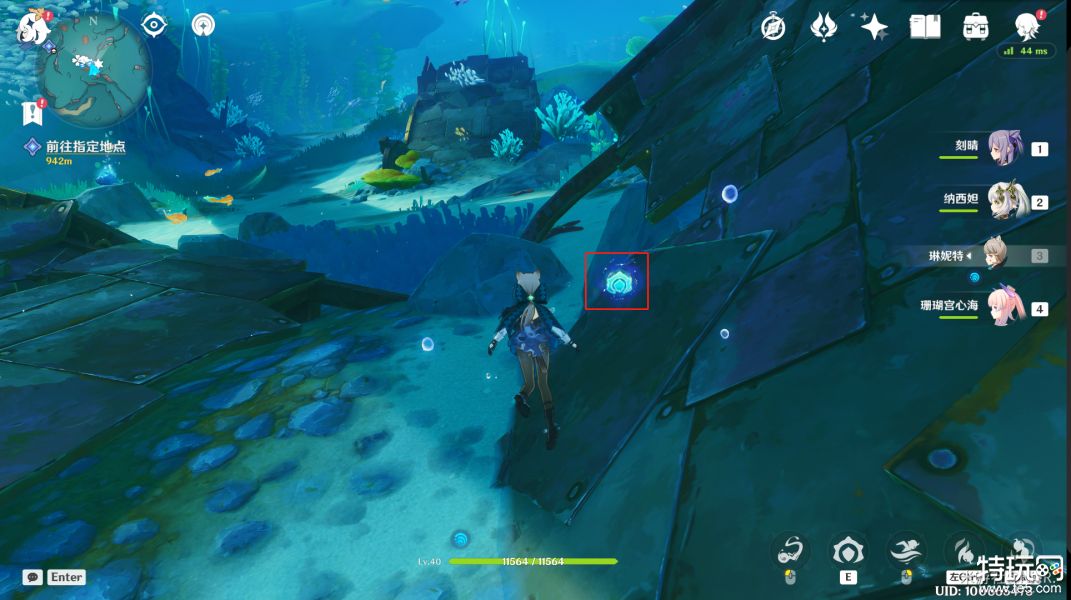Click the eye icon beside the minimap

coord(154,26)
